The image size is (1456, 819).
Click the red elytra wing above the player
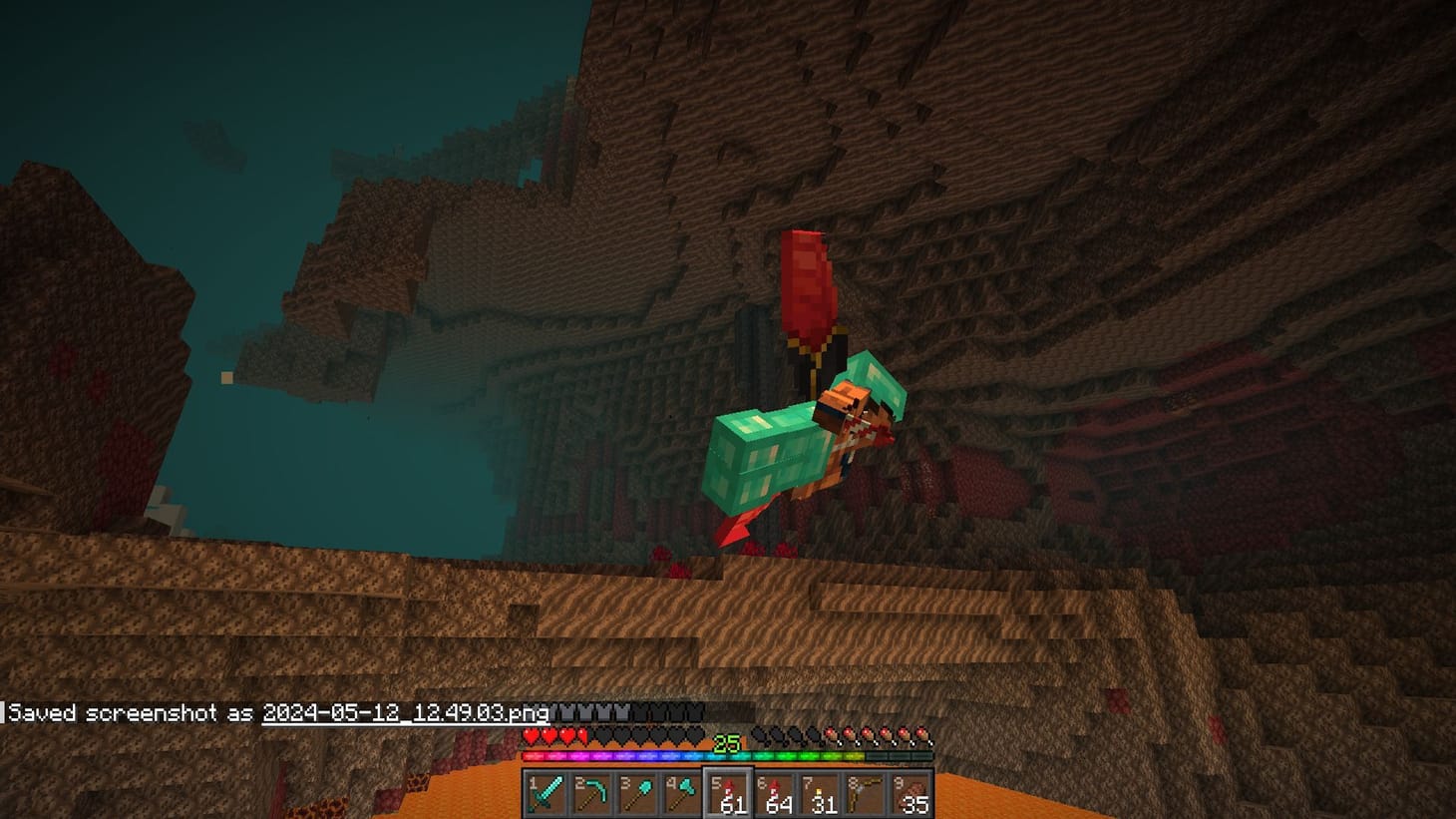click(x=808, y=289)
